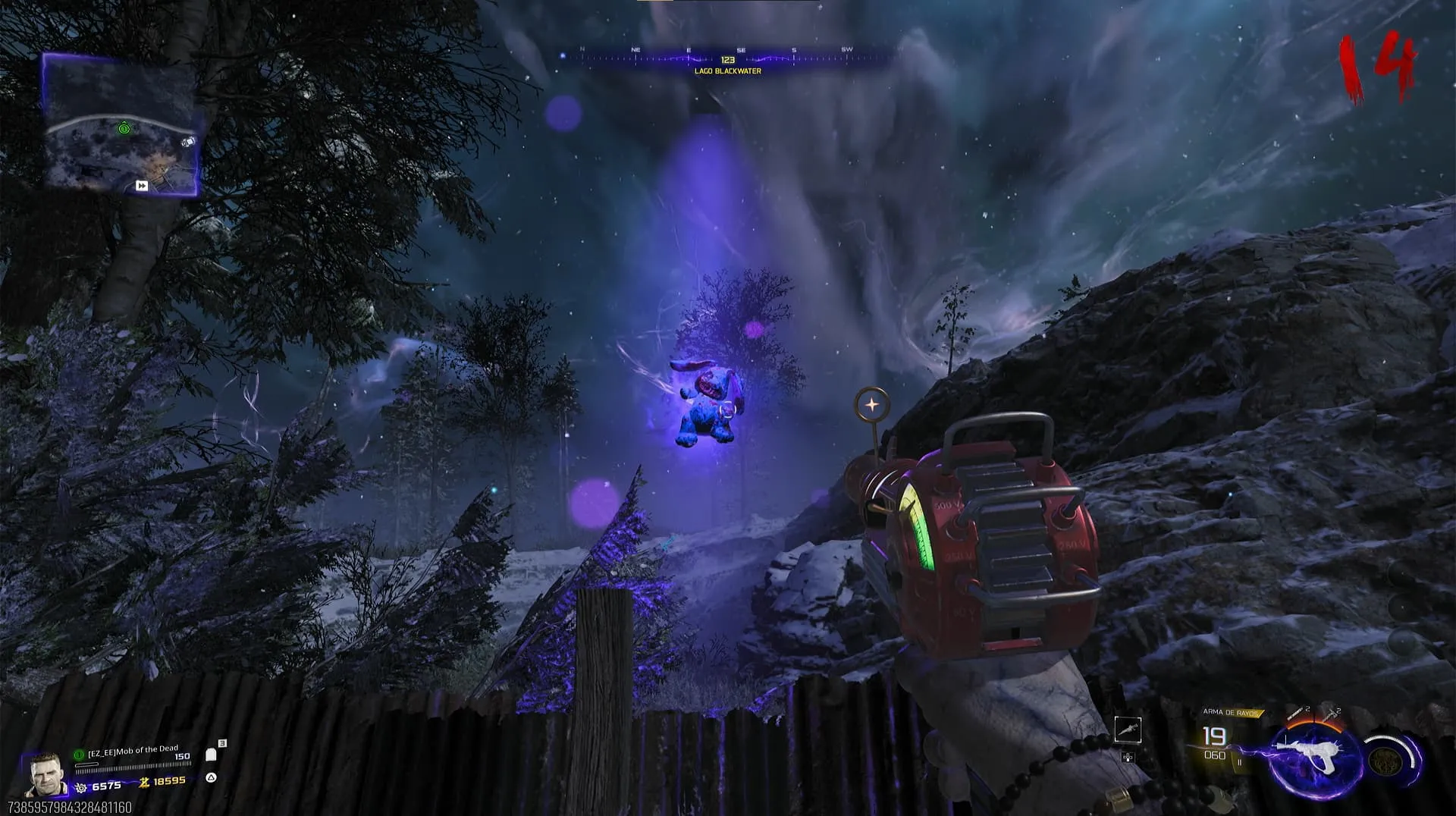The height and width of the screenshot is (816, 1456).
Task: Click the compass bar above Lago Blackwater
Action: pos(726,56)
